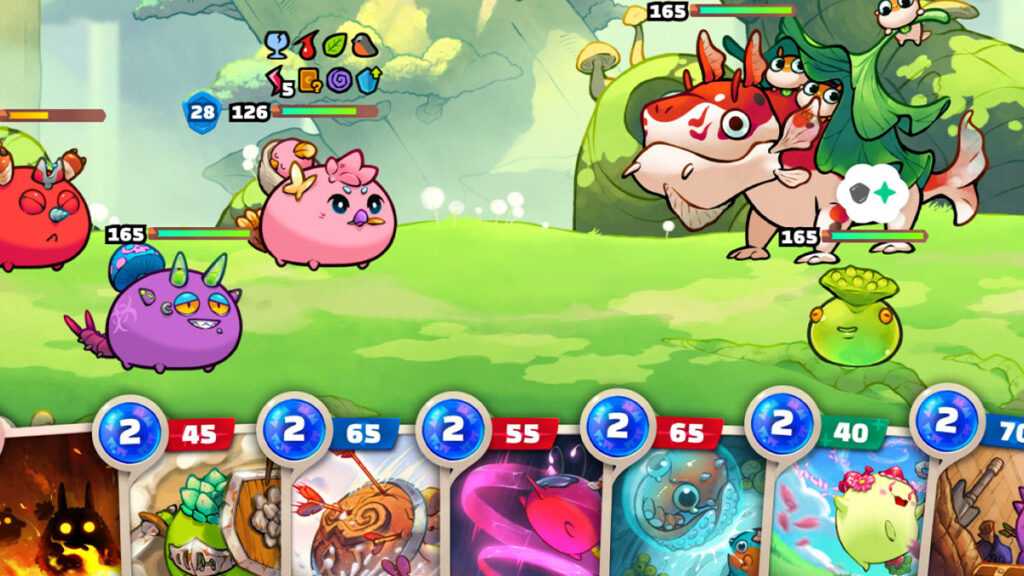1024x576 pixels.
Task: Inspect the orange question card status icon
Action: [x=308, y=79]
